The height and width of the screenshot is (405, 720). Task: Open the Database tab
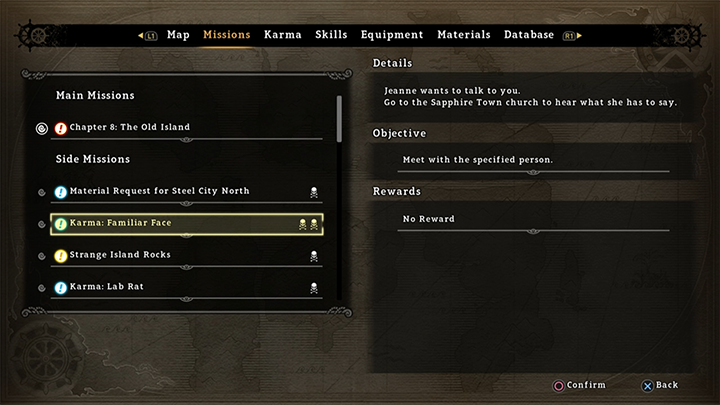coord(529,35)
